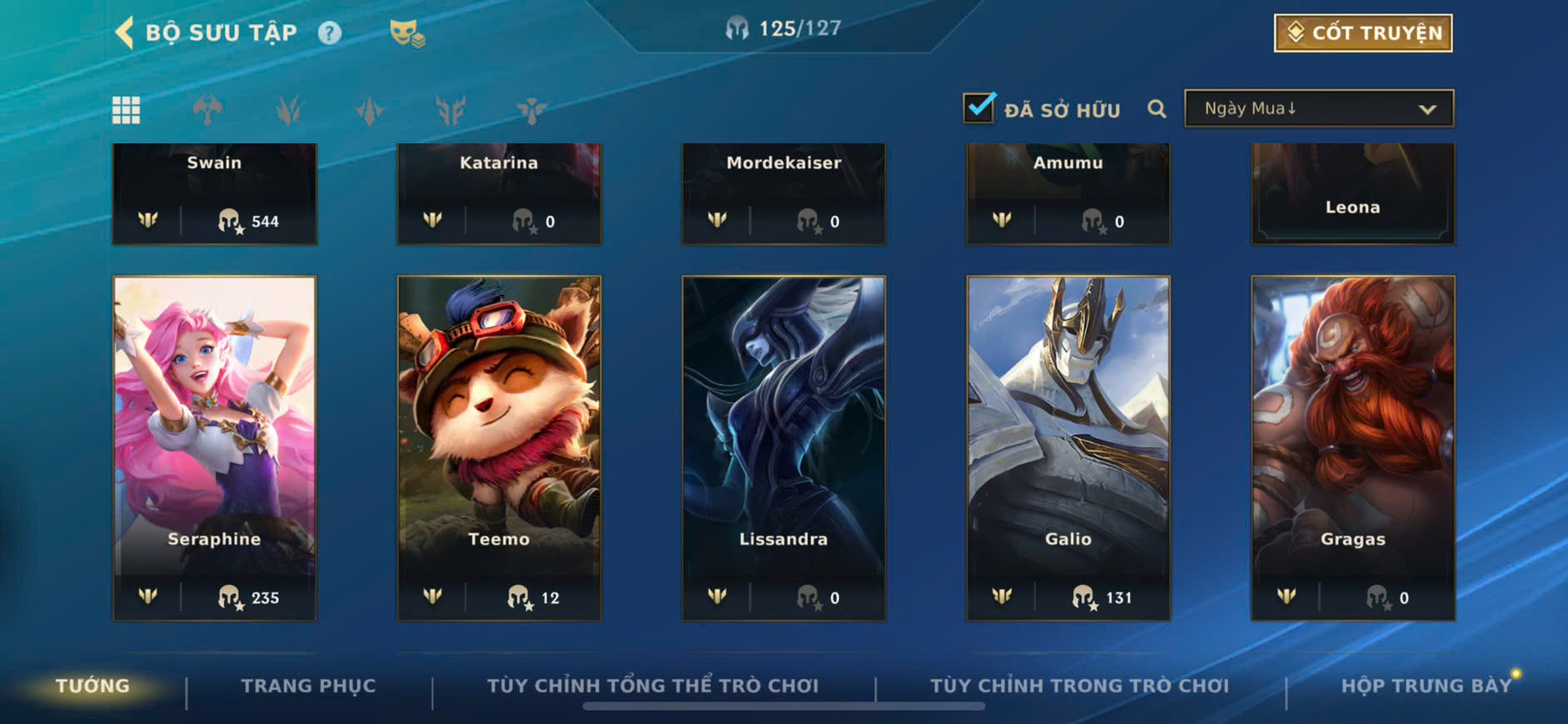Go to the Hộp Trưng Bày tab
Image resolution: width=1568 pixels, height=724 pixels.
tap(1426, 686)
